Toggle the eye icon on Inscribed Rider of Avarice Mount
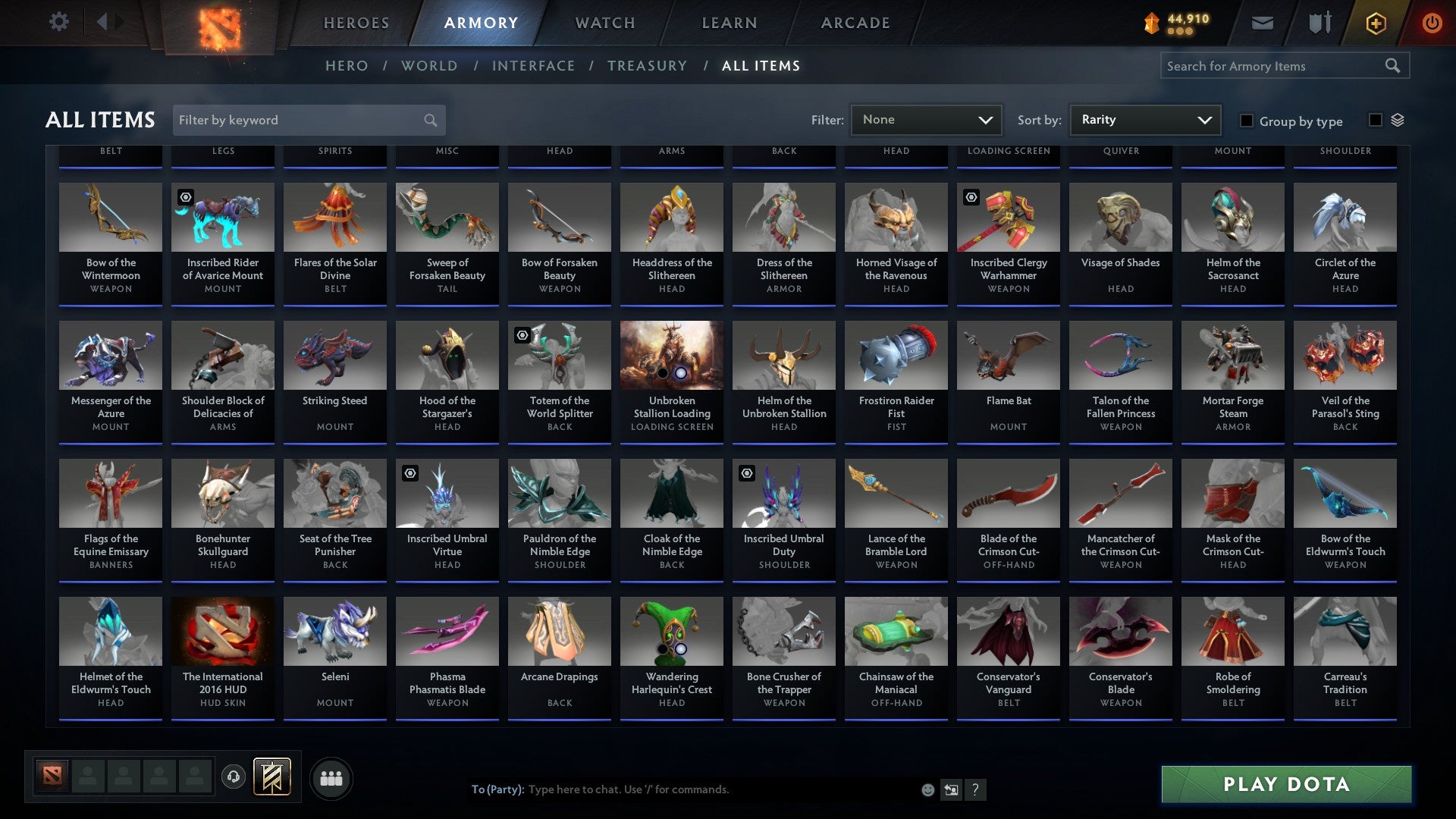 pyautogui.click(x=184, y=196)
